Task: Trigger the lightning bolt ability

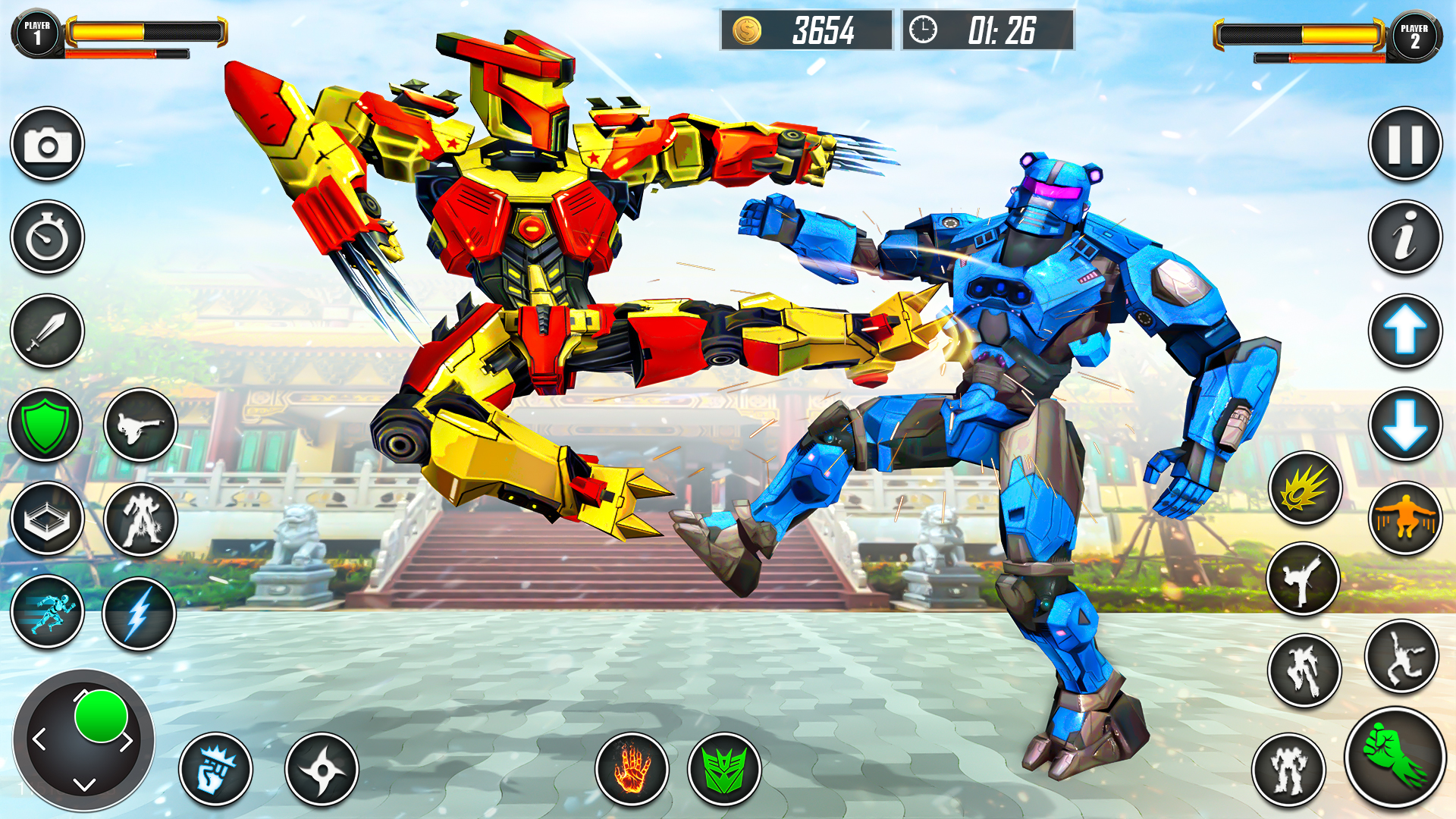Action: [x=140, y=613]
